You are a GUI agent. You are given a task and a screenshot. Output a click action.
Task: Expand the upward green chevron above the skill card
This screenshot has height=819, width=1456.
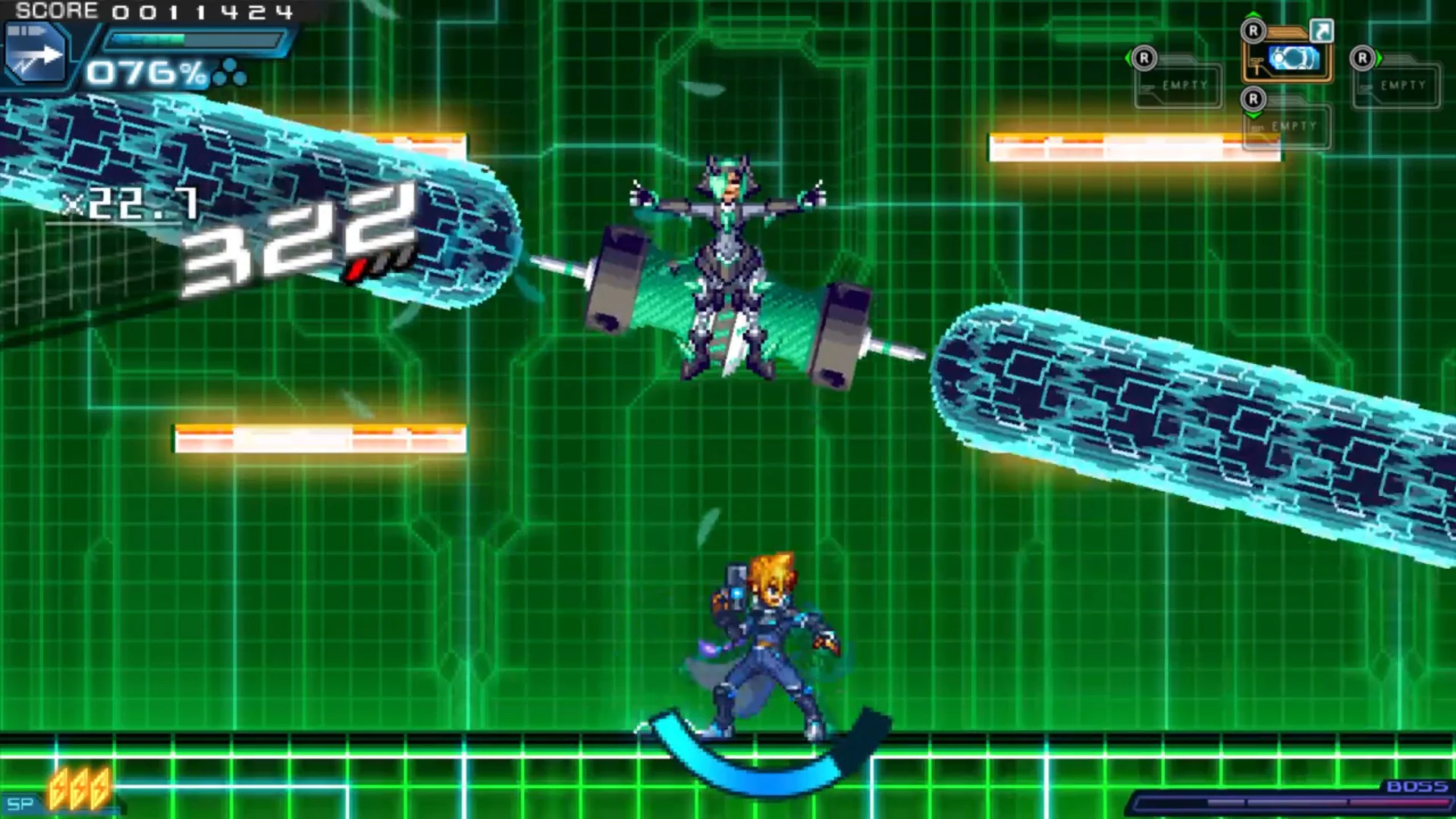[x=1252, y=14]
